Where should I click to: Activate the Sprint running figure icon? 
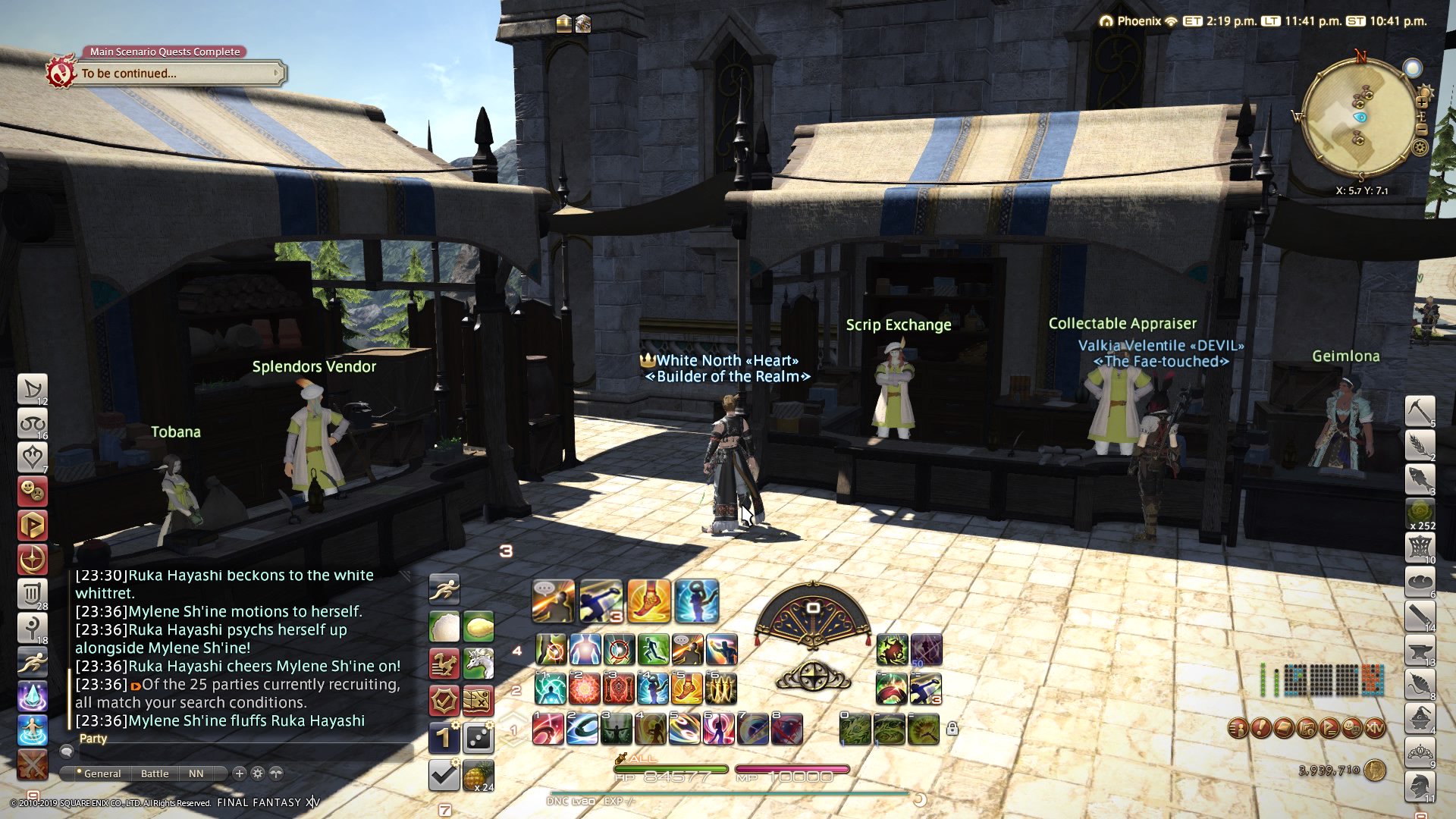[x=444, y=589]
